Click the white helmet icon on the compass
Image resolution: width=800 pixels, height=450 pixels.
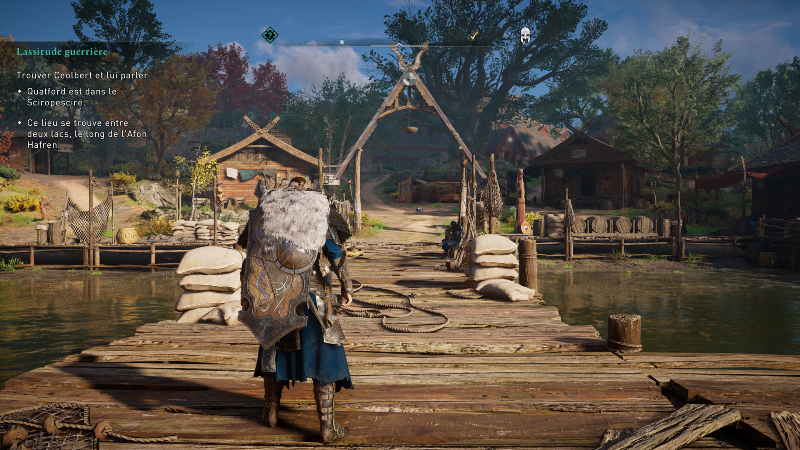[x=524, y=36]
